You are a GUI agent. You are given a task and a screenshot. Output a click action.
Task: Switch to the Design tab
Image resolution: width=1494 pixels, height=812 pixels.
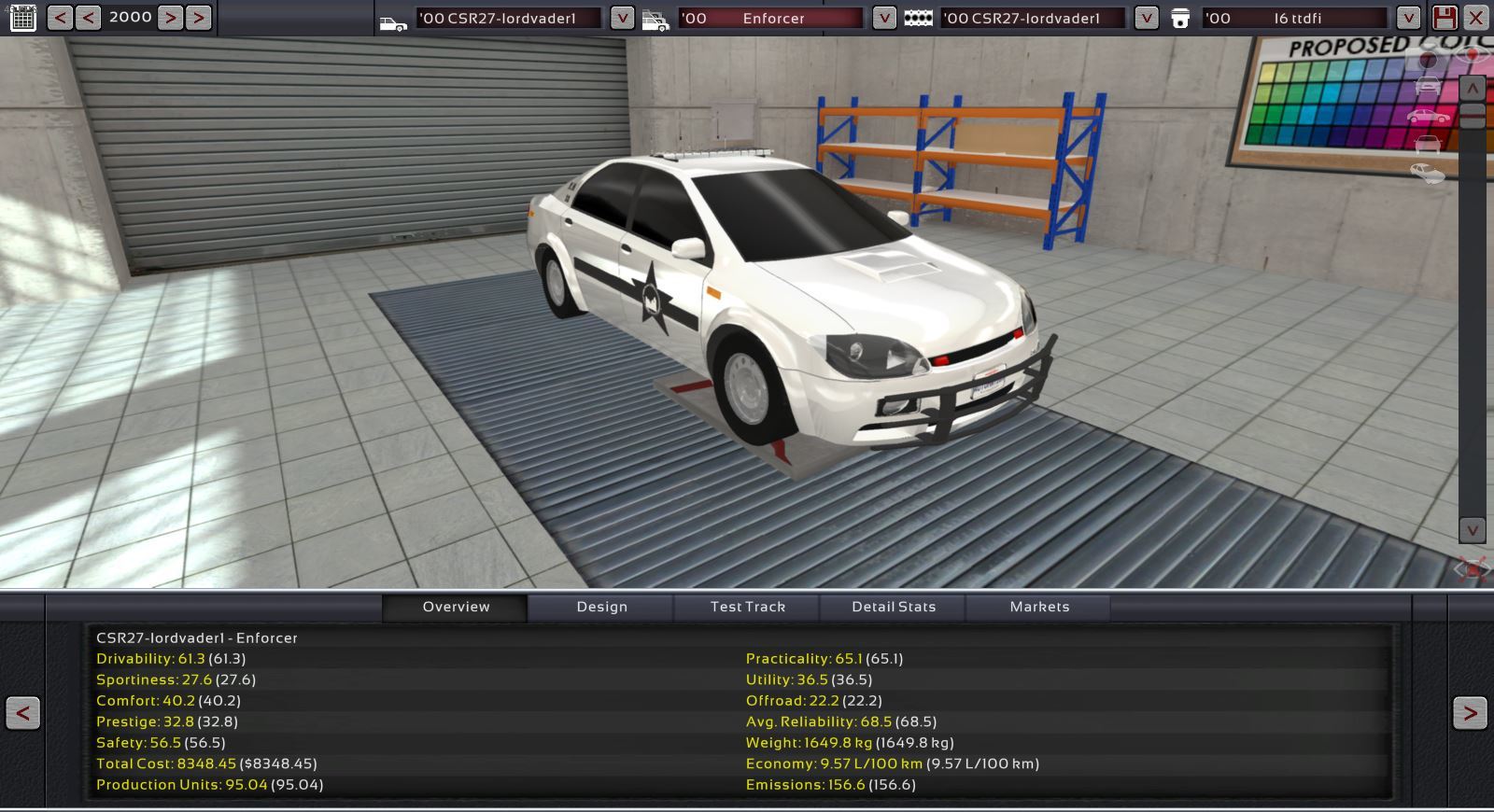[x=601, y=607]
